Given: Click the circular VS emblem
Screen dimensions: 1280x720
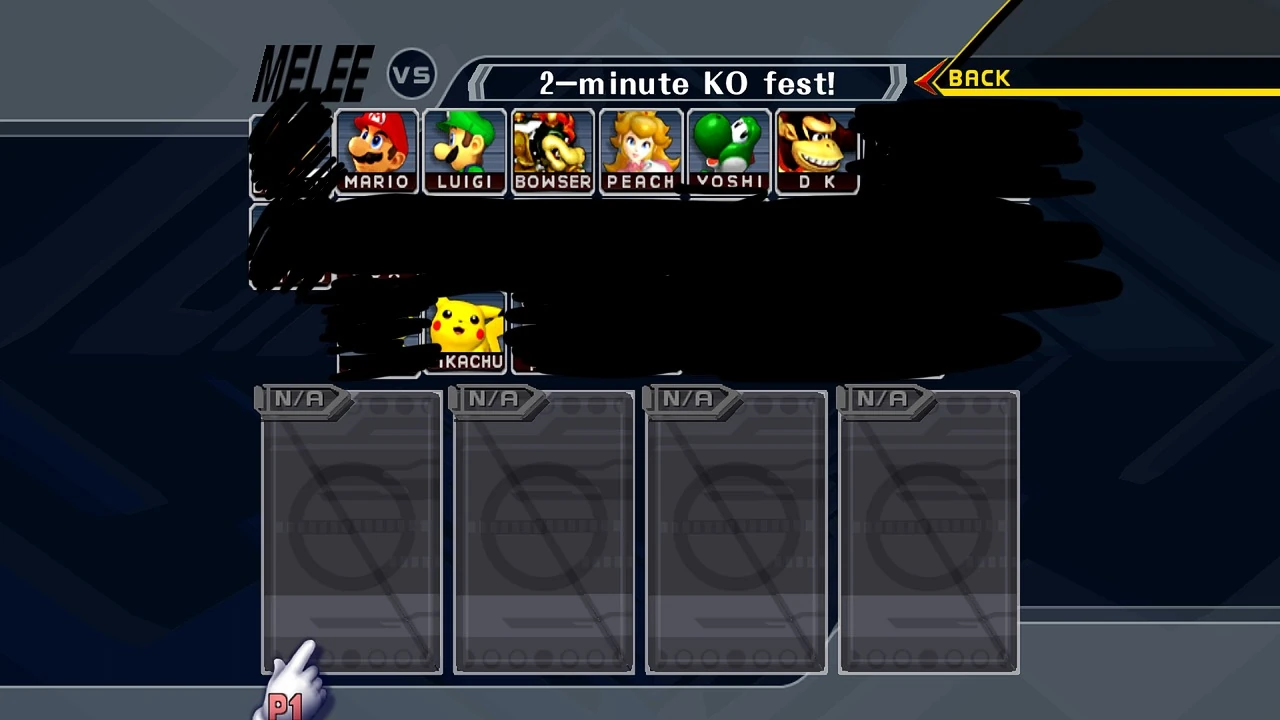Looking at the screenshot, I should [411, 73].
